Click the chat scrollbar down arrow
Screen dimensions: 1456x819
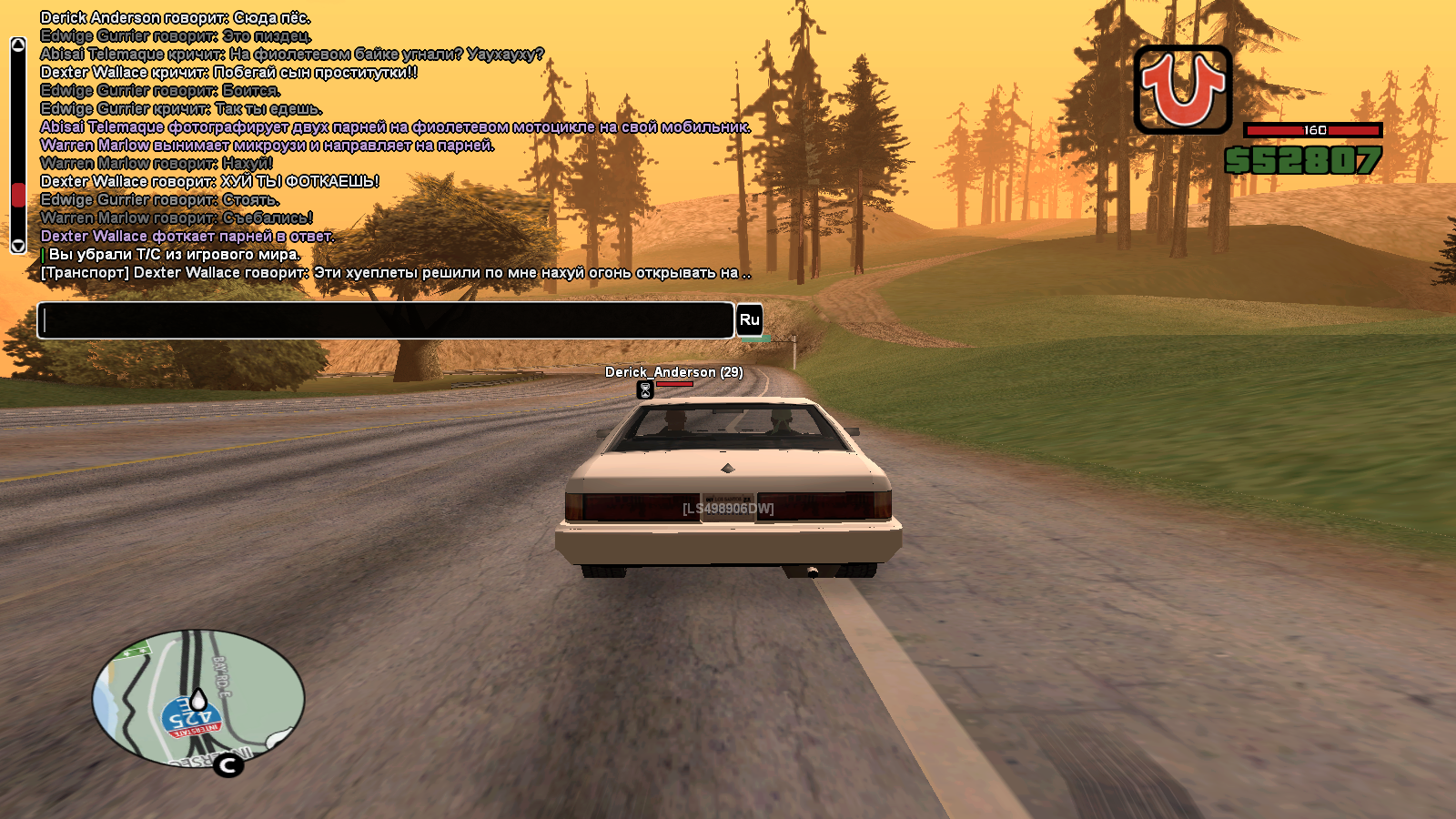[x=17, y=246]
